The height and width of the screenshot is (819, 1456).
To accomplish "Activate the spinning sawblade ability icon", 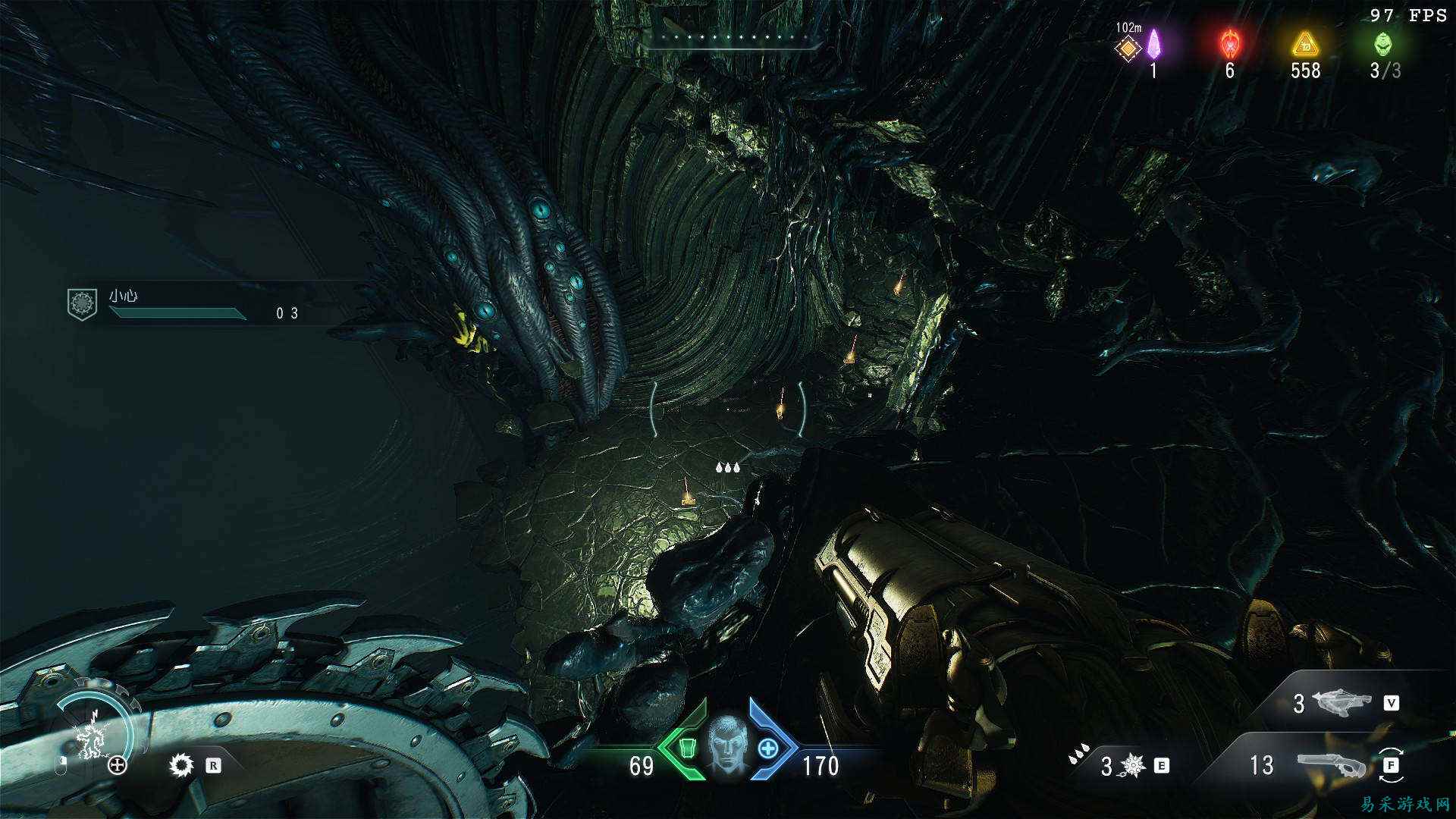I will click(x=181, y=765).
